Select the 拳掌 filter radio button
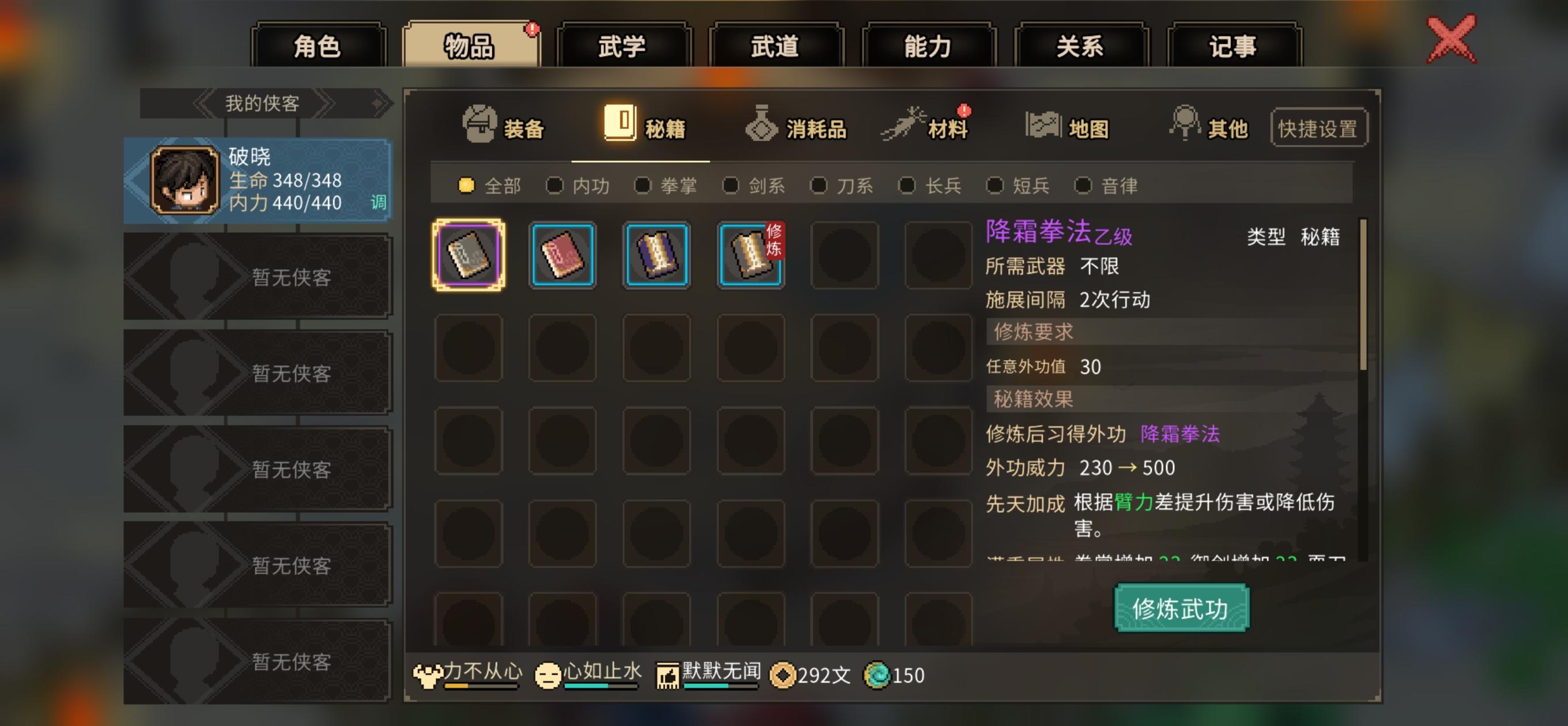This screenshot has height=726, width=1568. 643,186
